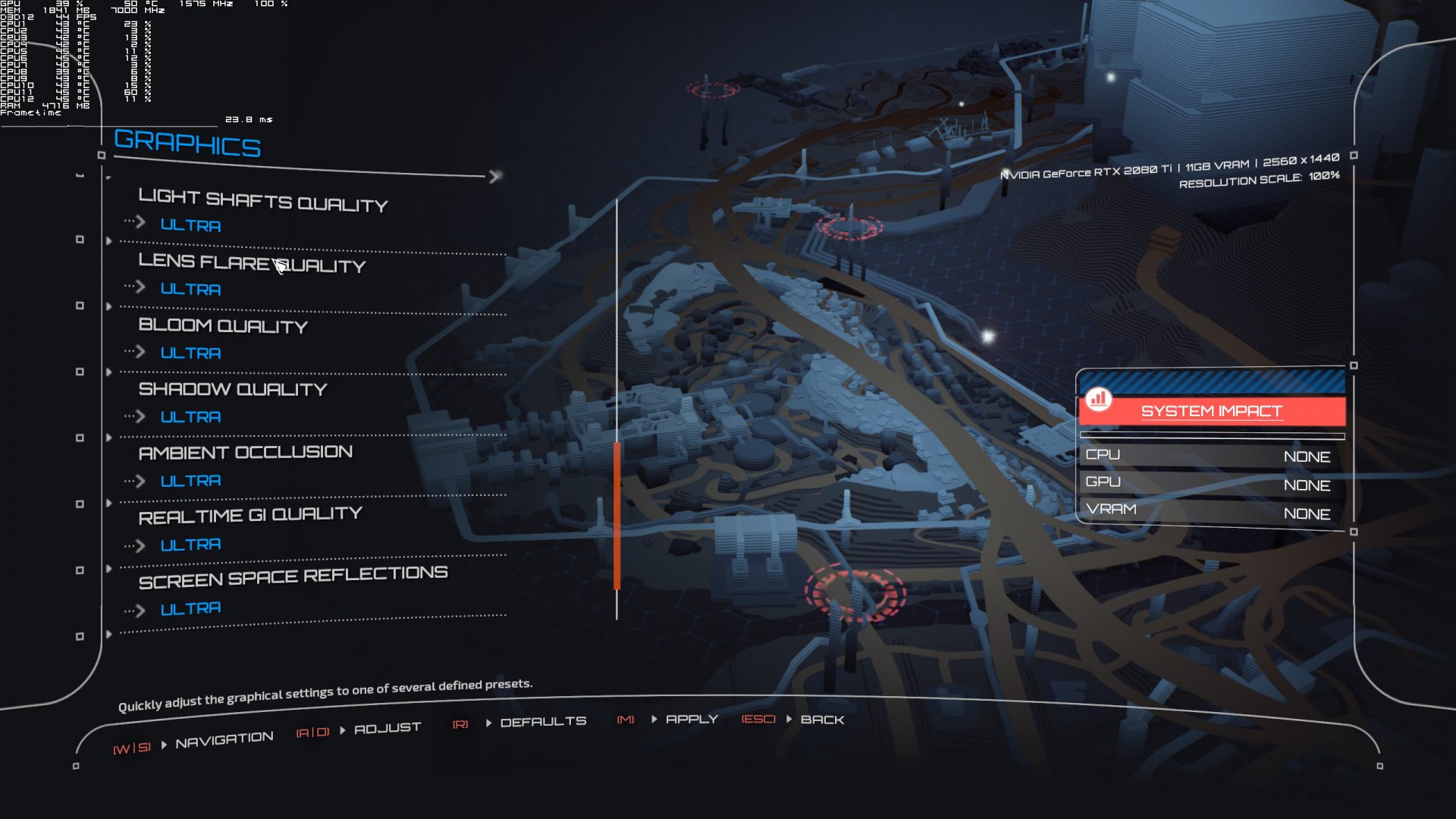This screenshot has height=819, width=1456.
Task: Click BACK to exit the menu
Action: (824, 720)
